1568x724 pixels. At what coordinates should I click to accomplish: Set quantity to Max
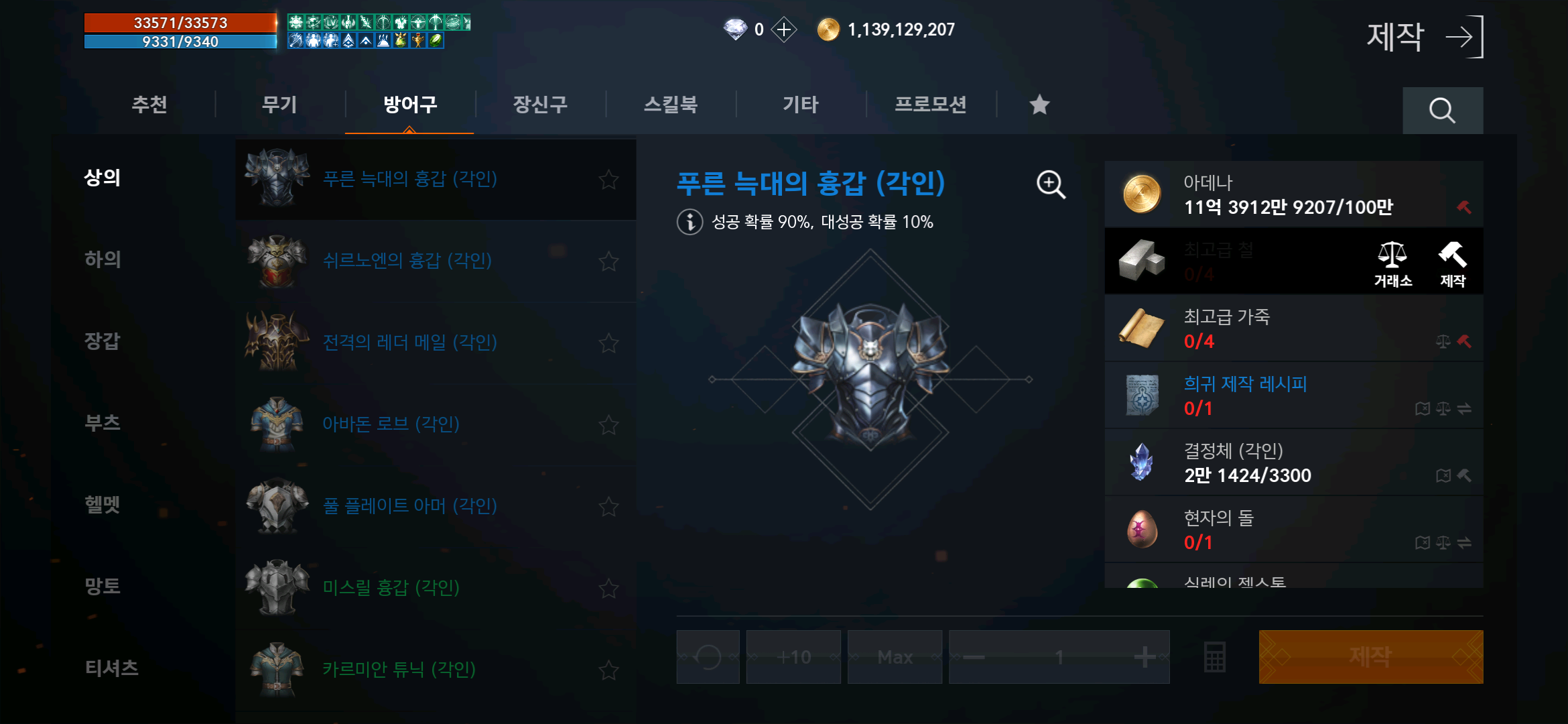[895, 656]
